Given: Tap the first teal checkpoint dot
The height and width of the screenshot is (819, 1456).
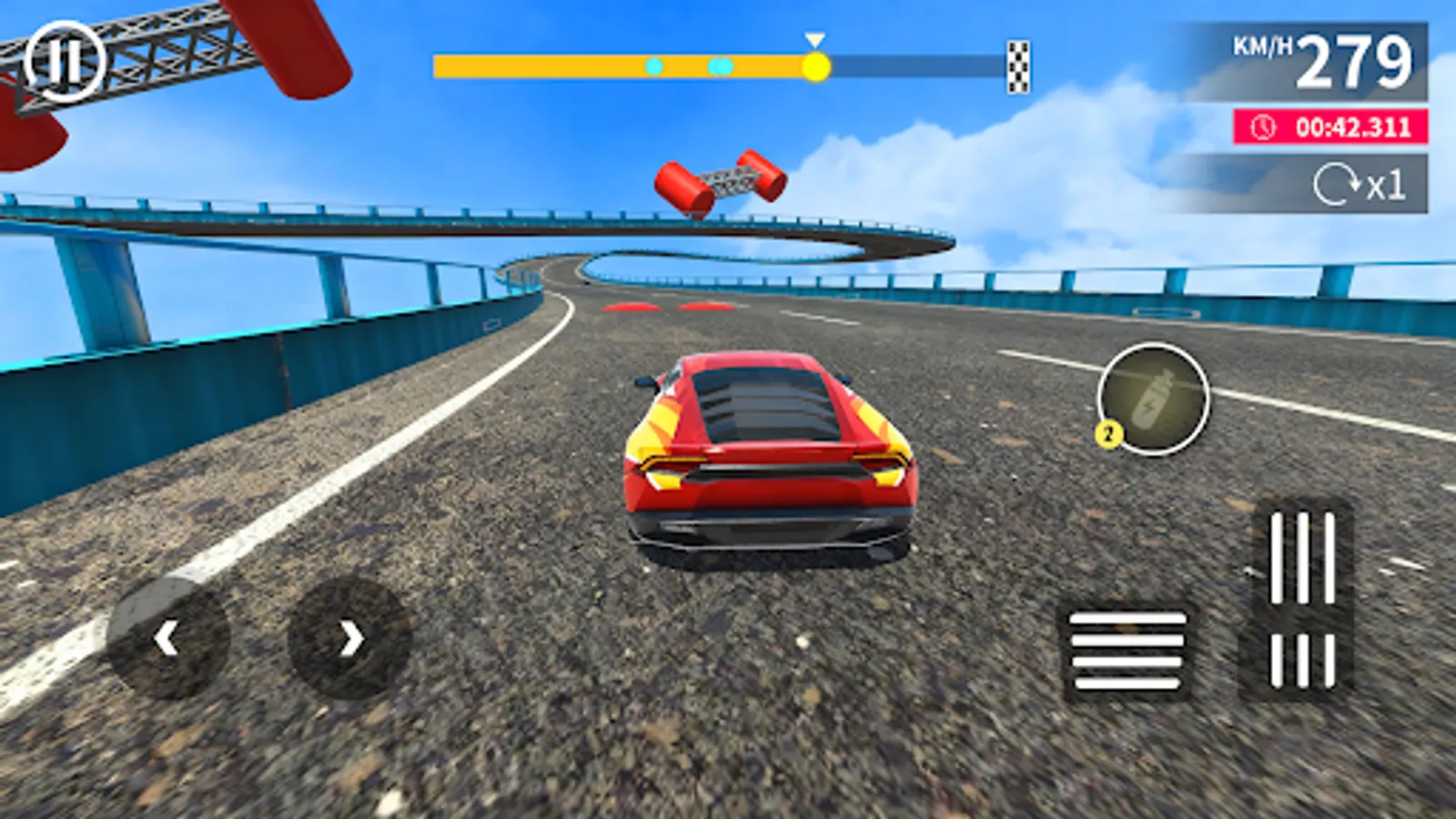Looking at the screenshot, I should [x=653, y=65].
